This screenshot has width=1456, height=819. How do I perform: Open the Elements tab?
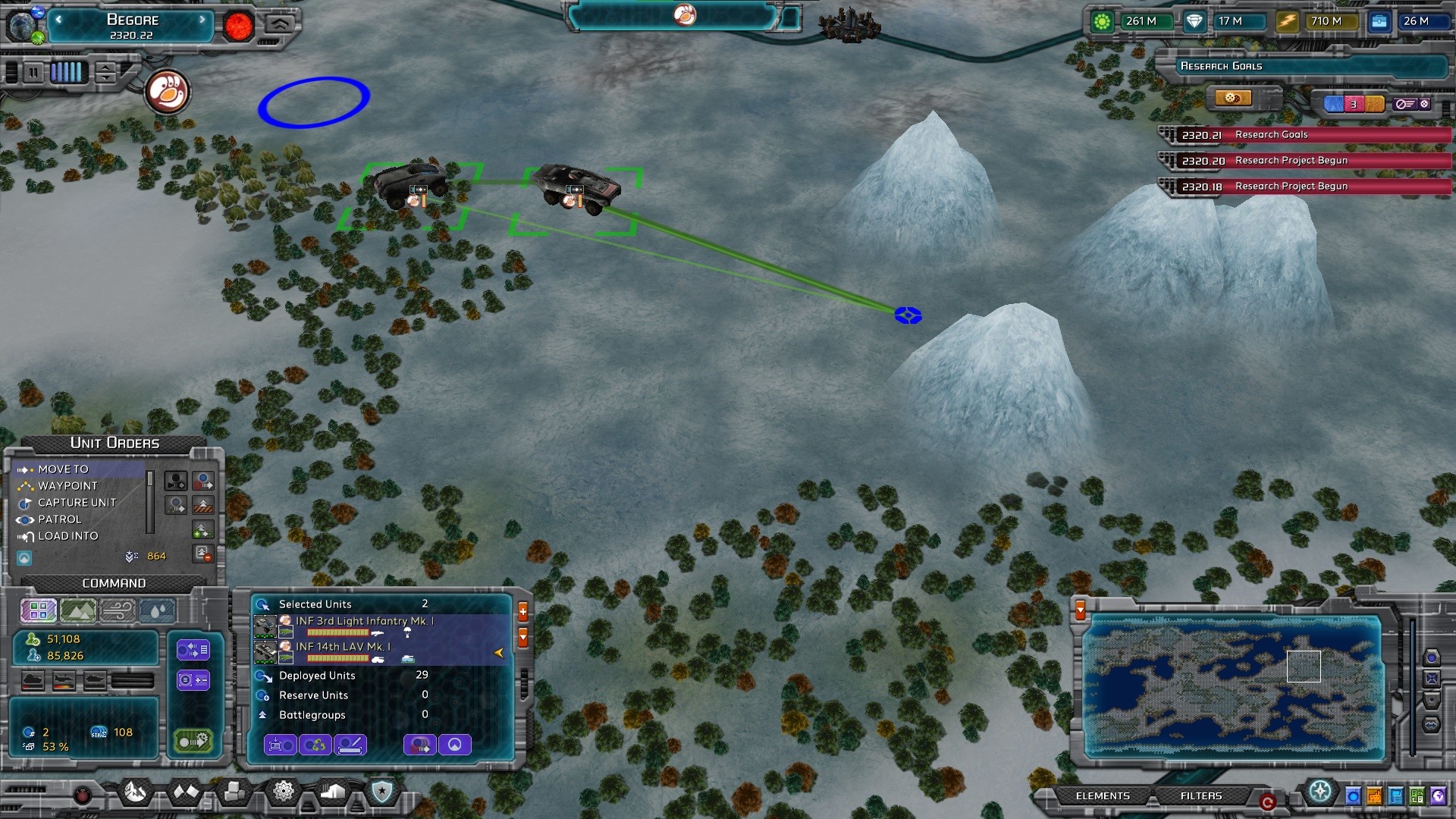click(1102, 795)
